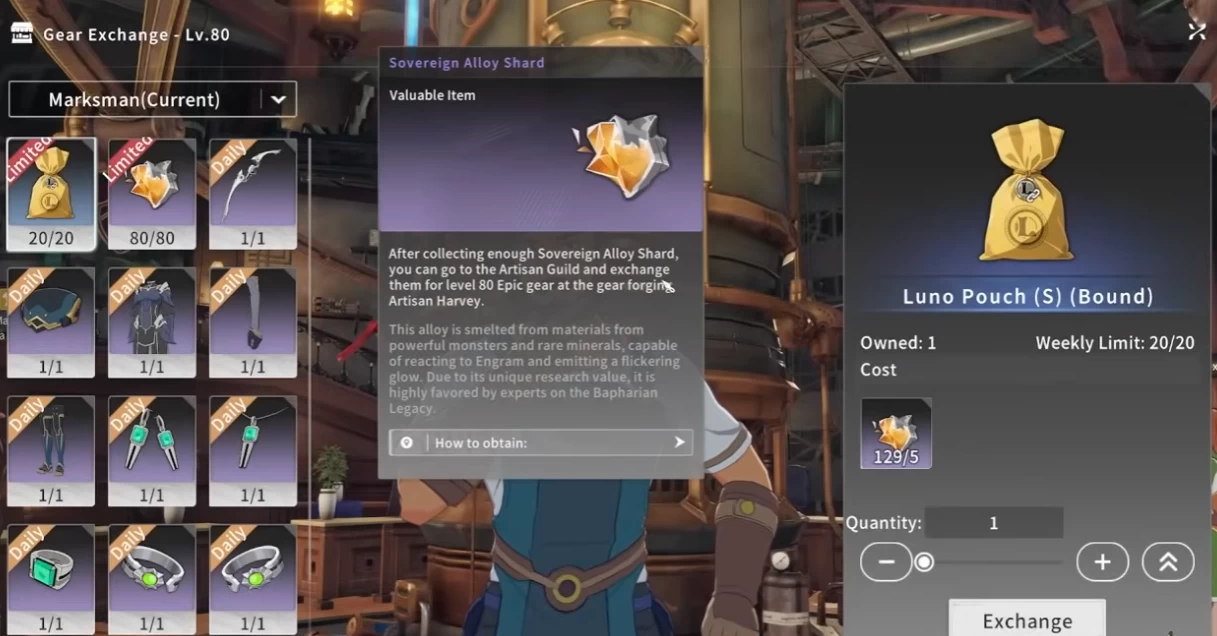The width and height of the screenshot is (1217, 636).
Task: Select the blue helmet gear slot
Action: 51,322
